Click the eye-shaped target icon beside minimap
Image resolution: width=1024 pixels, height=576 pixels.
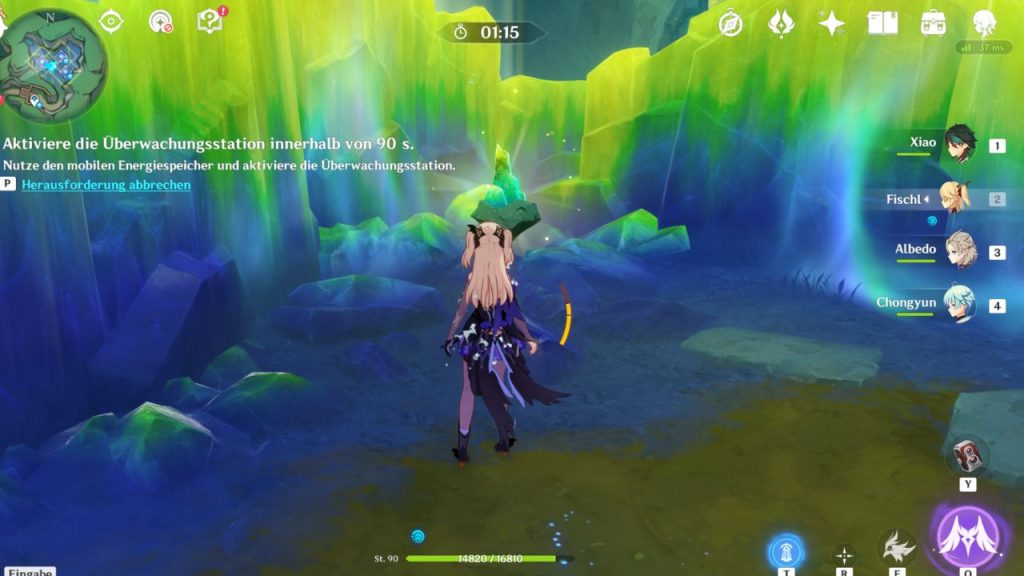[x=111, y=21]
